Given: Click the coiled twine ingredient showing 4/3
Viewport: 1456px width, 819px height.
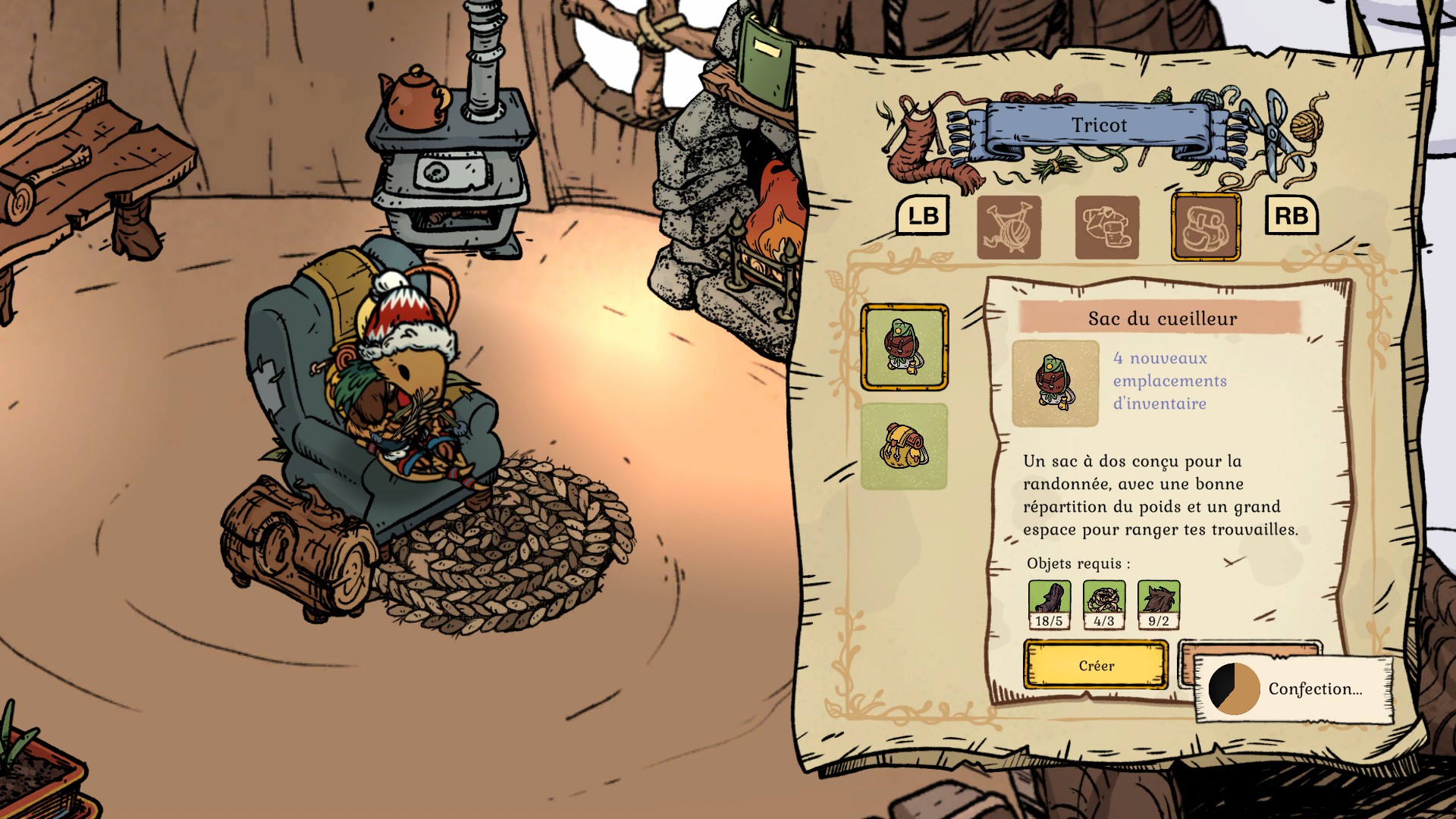Looking at the screenshot, I should (1104, 604).
